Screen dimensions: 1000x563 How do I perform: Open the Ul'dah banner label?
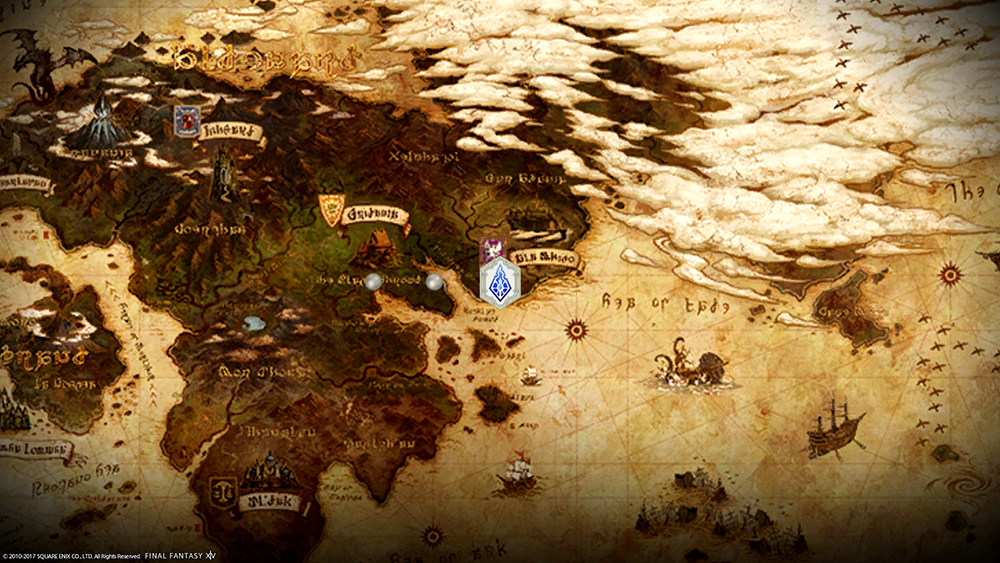point(270,499)
